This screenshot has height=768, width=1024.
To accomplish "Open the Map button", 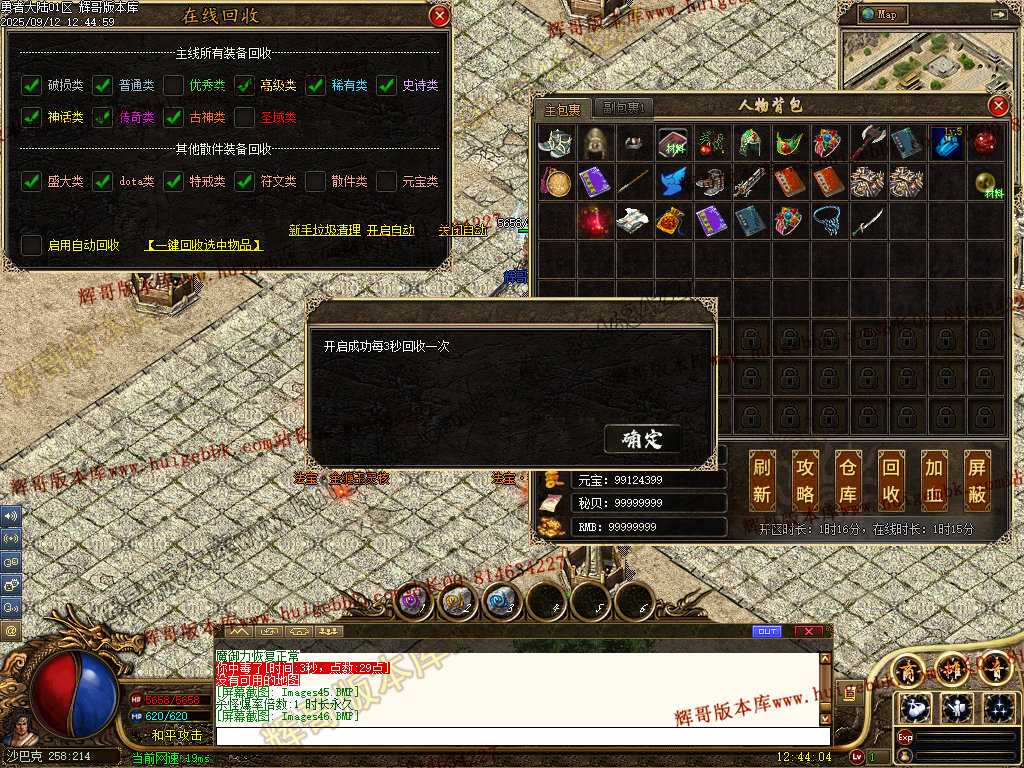I will [881, 15].
